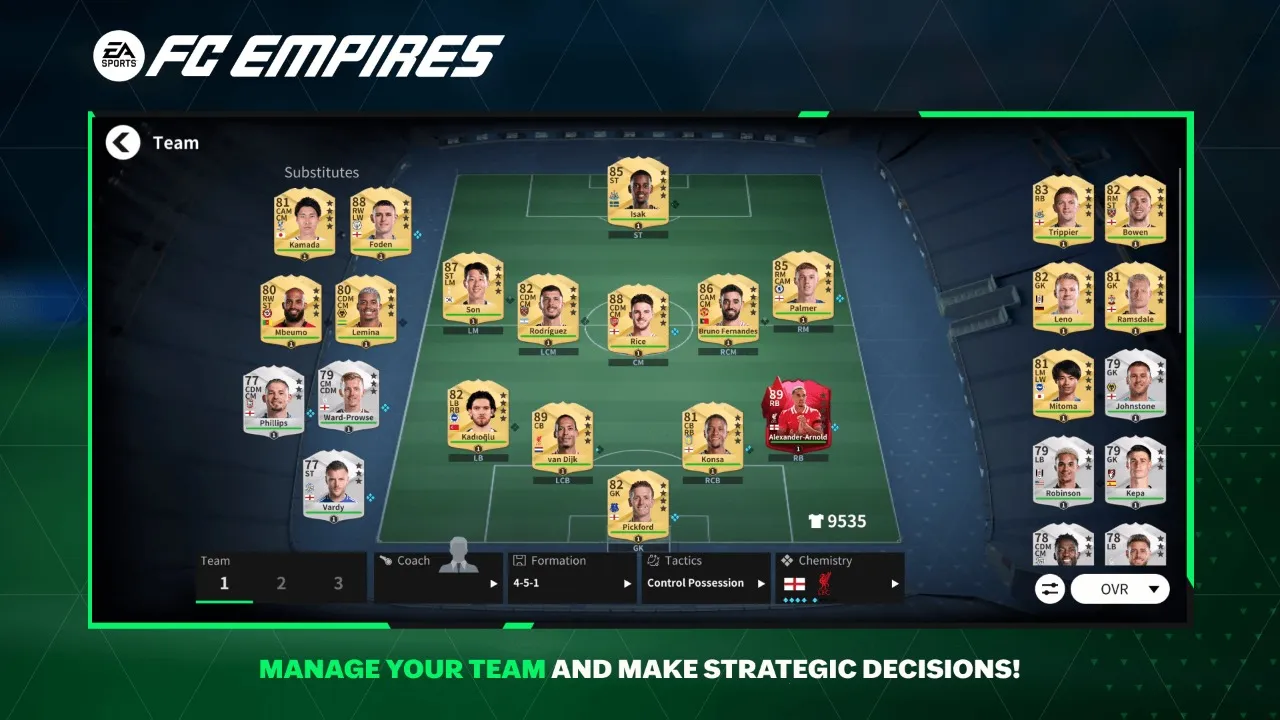1280x720 pixels.
Task: Click the back arrow next to Team
Action: (x=122, y=142)
